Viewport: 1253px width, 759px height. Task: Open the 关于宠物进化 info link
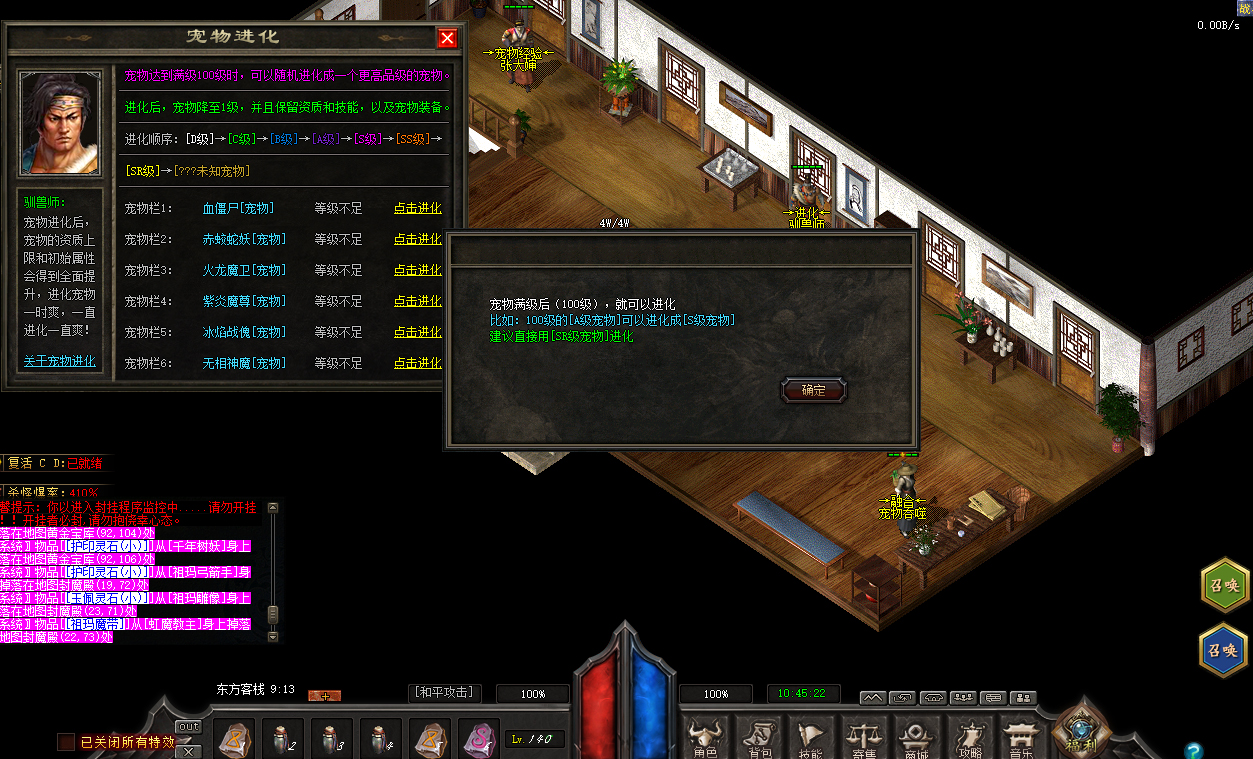(x=59, y=361)
